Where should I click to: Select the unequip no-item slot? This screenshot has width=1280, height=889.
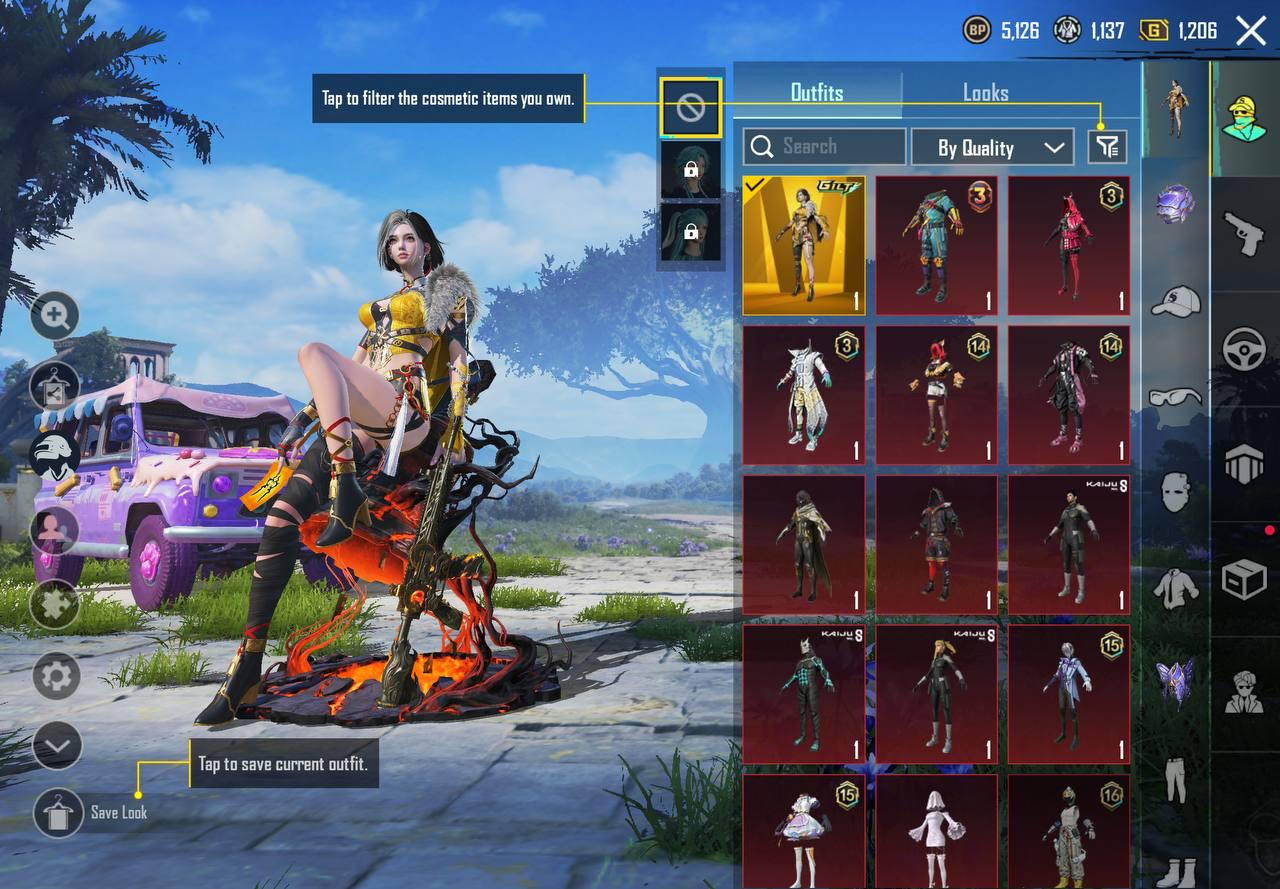click(691, 108)
